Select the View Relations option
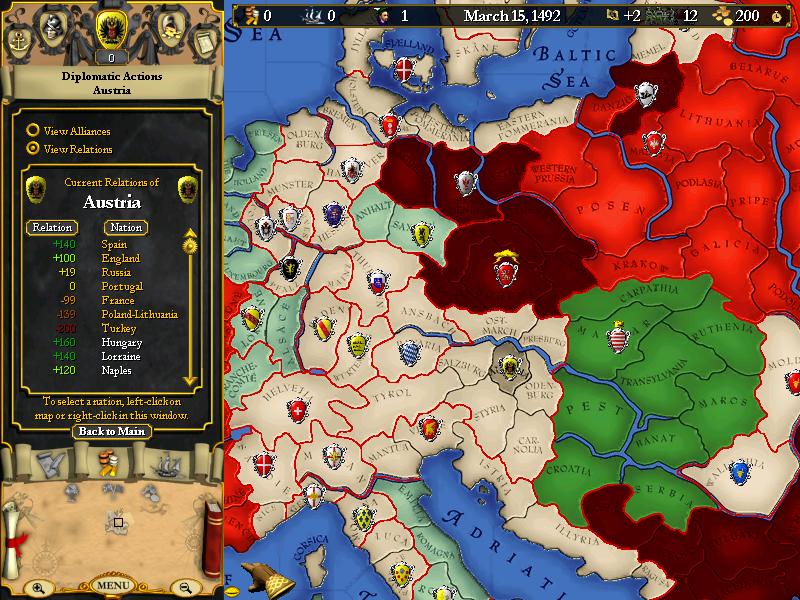Viewport: 800px width, 600px height. coord(33,149)
